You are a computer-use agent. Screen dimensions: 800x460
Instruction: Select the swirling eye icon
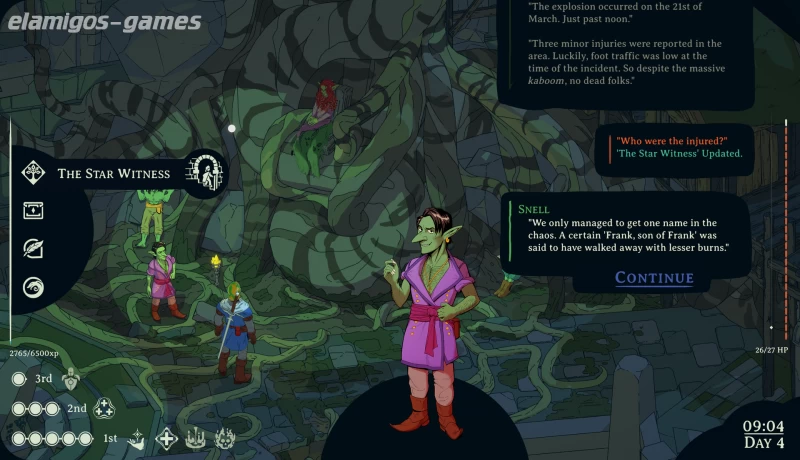33,286
